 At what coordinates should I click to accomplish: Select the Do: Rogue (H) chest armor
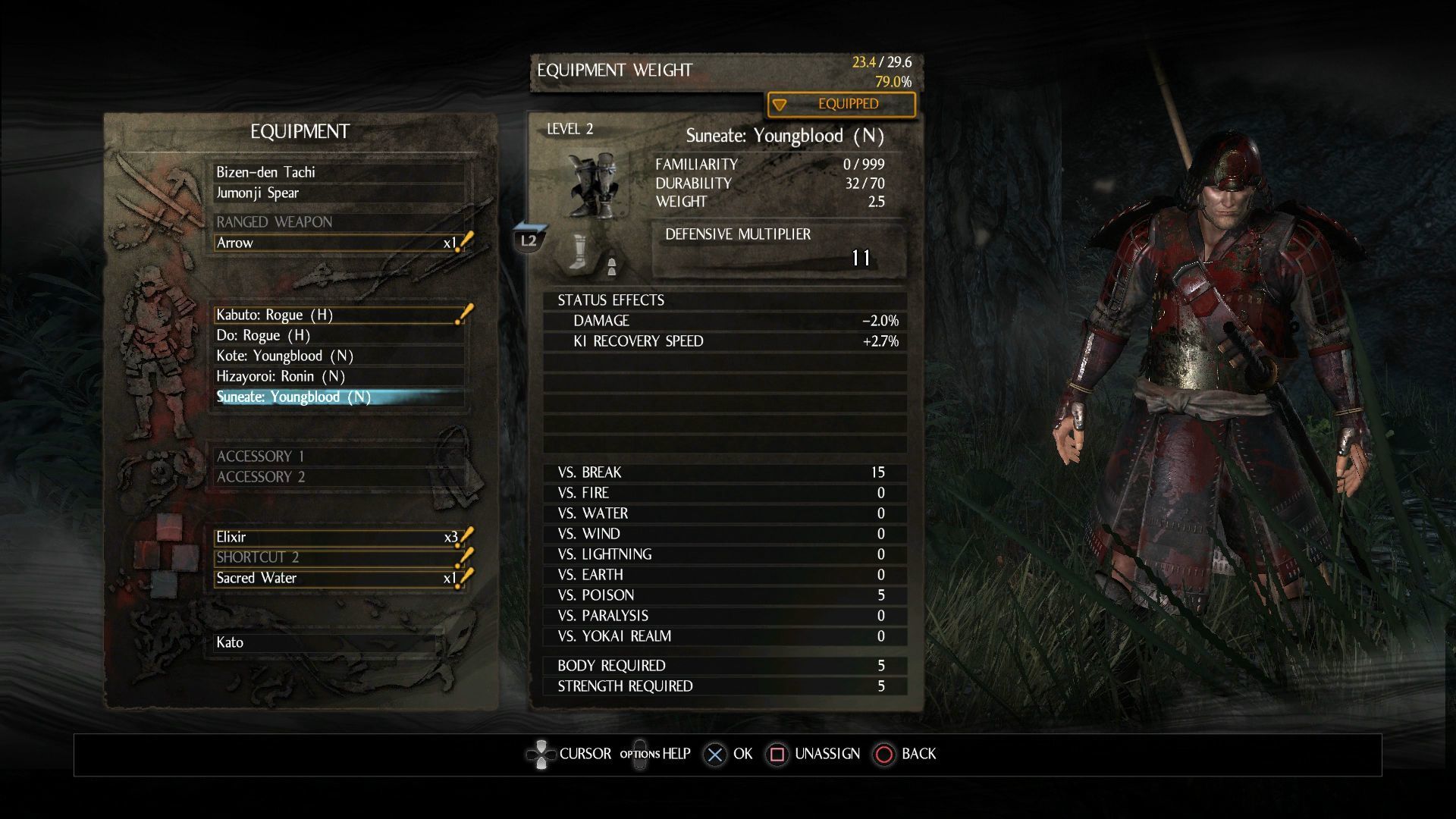[x=339, y=335]
